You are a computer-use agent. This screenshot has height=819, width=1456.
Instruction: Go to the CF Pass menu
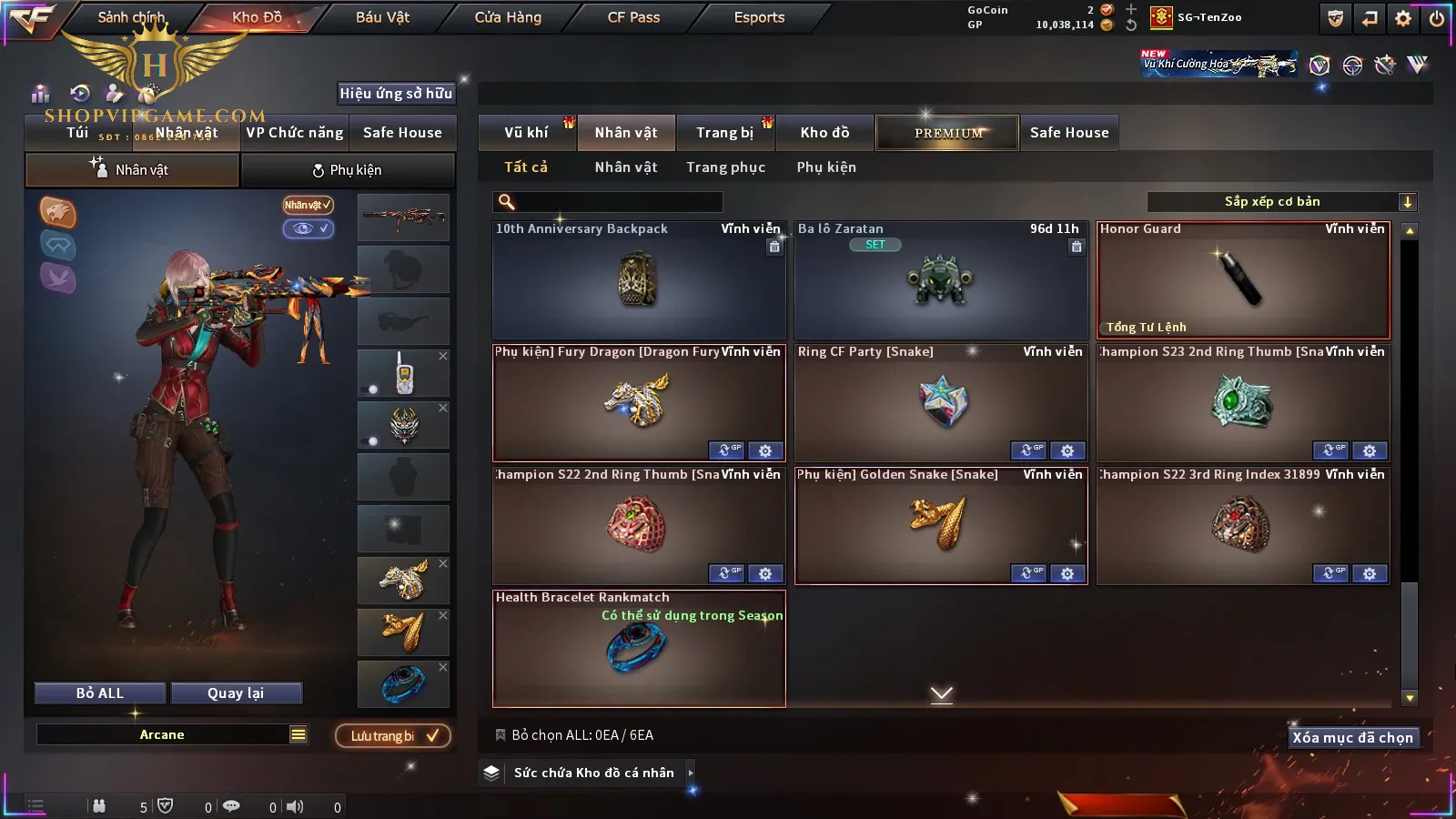point(633,17)
